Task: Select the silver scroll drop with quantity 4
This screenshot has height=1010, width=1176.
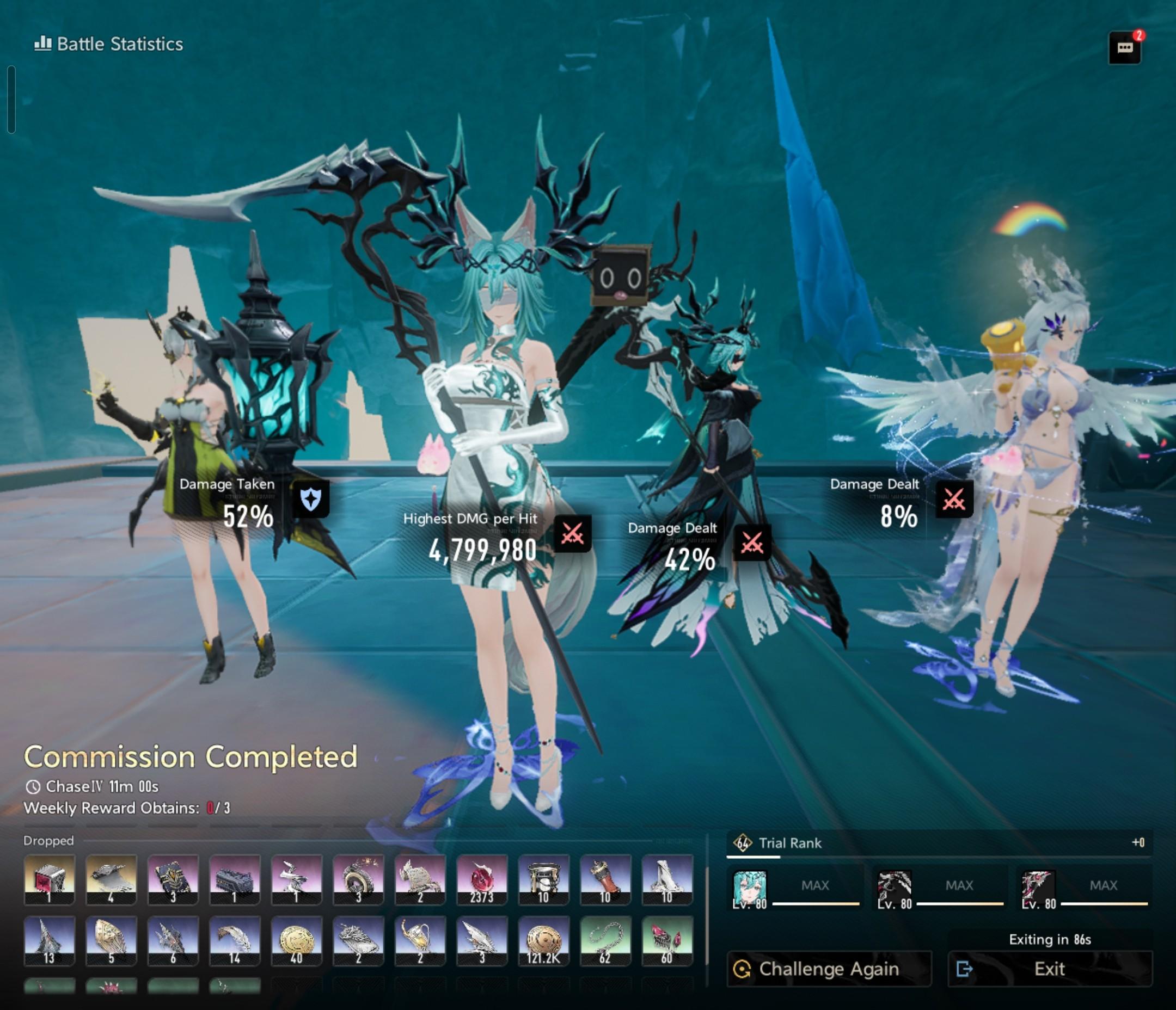Action: pyautogui.click(x=111, y=879)
